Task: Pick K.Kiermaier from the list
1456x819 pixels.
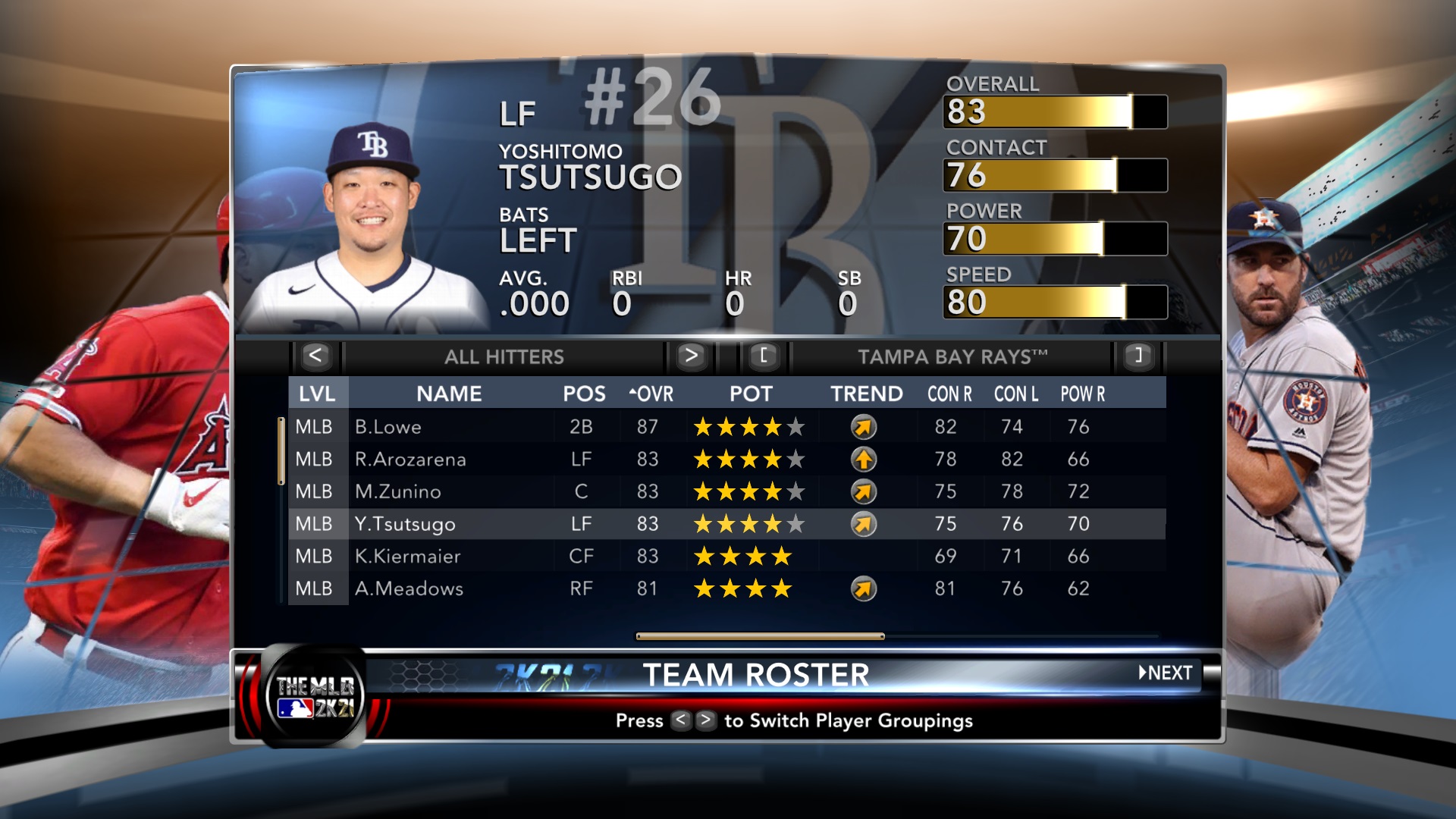Action: point(726,557)
